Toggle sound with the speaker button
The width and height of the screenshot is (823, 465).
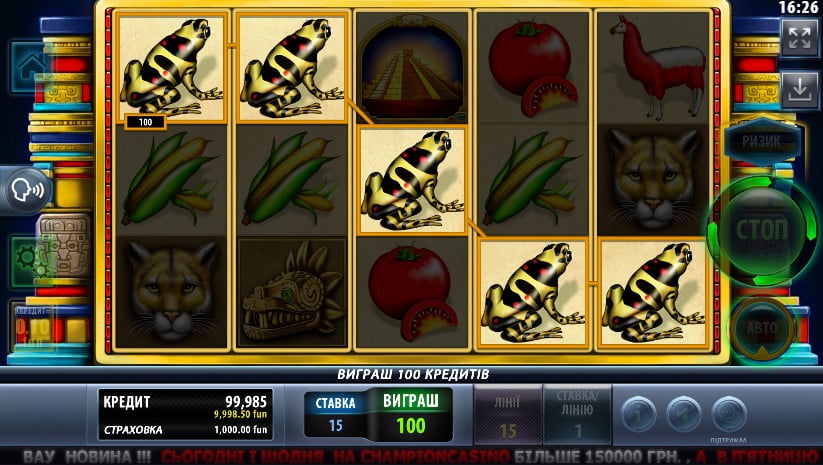click(684, 413)
